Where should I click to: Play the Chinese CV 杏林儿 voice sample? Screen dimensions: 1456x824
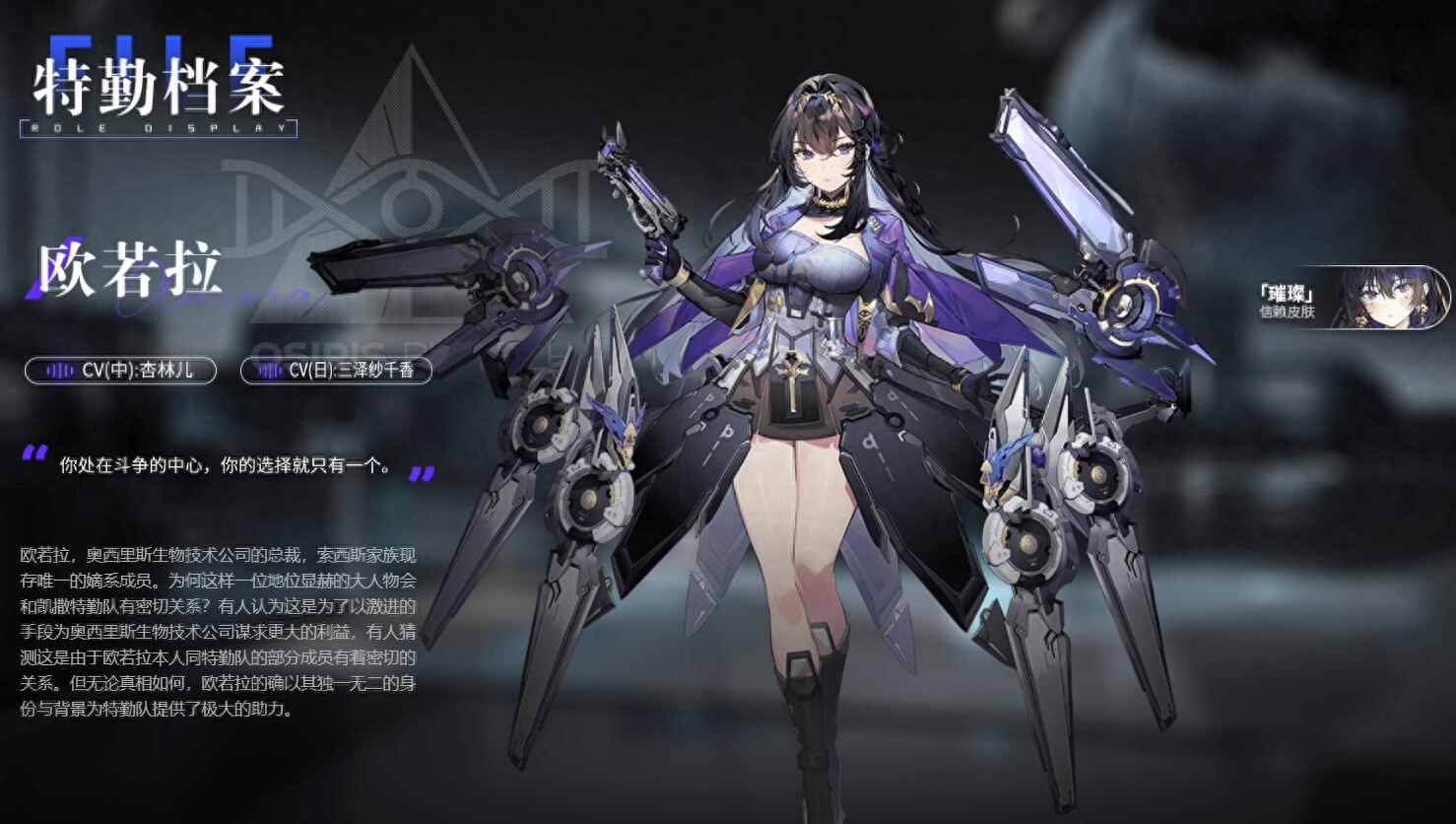(x=120, y=371)
